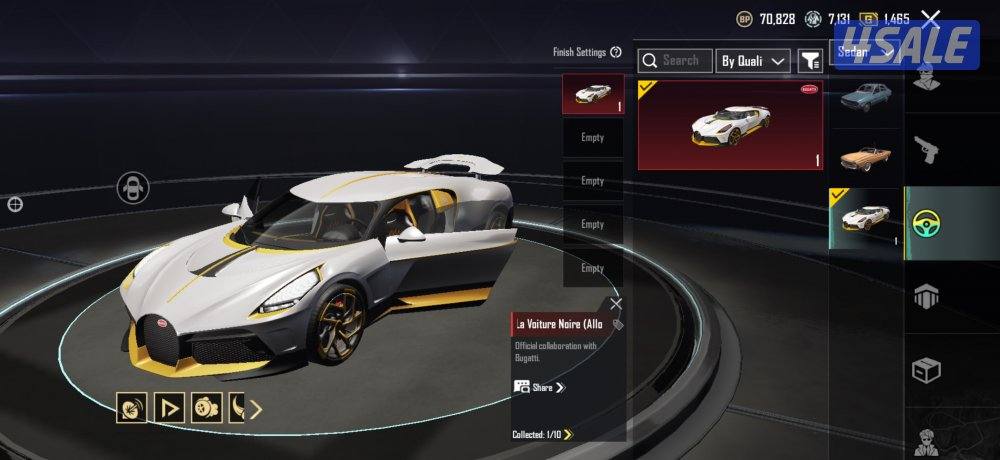Select the large Bugatti skin card
The image size is (1000, 460).
point(730,125)
